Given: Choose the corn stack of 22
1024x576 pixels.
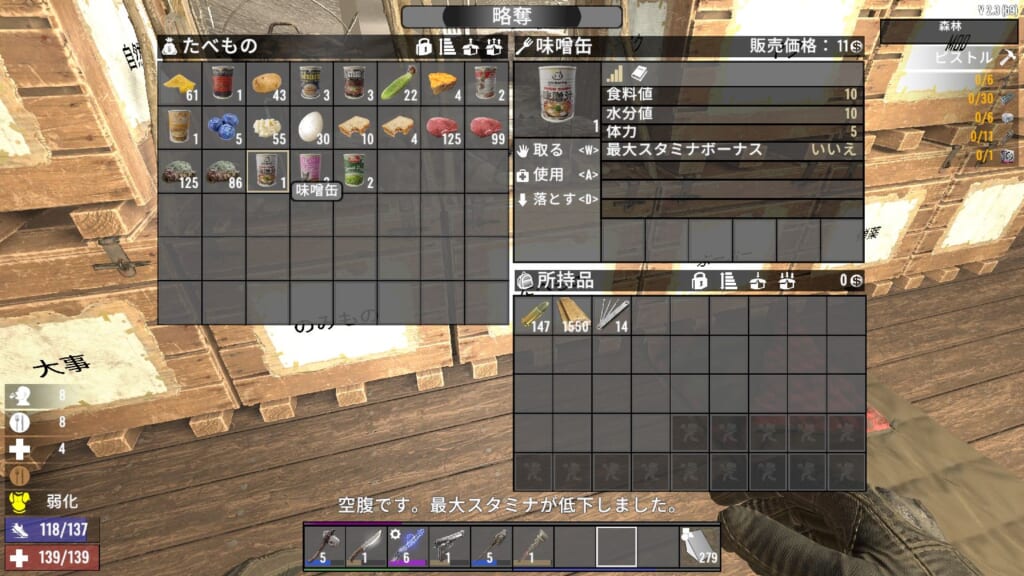Looking at the screenshot, I should pos(400,83).
